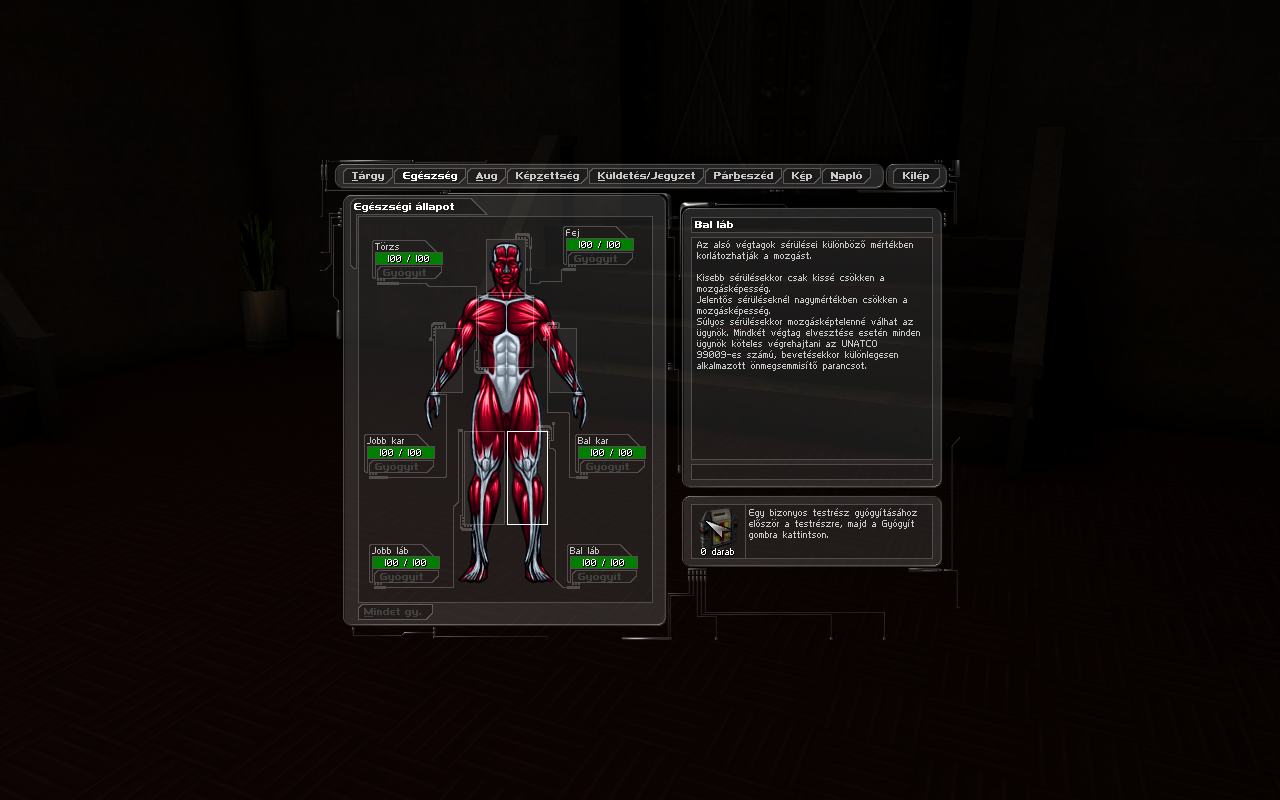Image resolution: width=1280 pixels, height=800 pixels.
Task: Switch to the Aug tab
Action: click(x=486, y=176)
